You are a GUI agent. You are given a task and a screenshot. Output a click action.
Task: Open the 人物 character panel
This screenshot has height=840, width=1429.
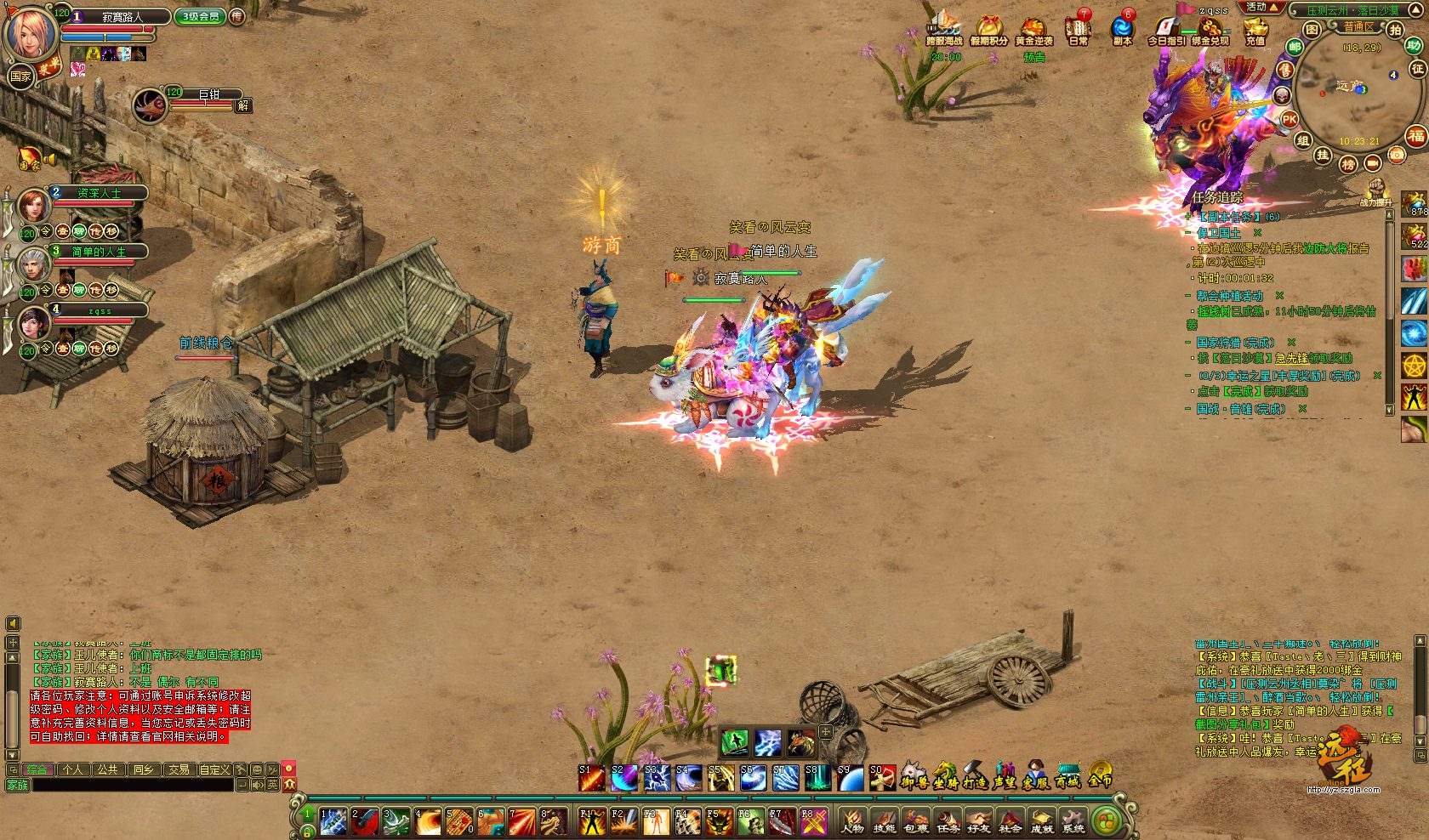coord(853,822)
